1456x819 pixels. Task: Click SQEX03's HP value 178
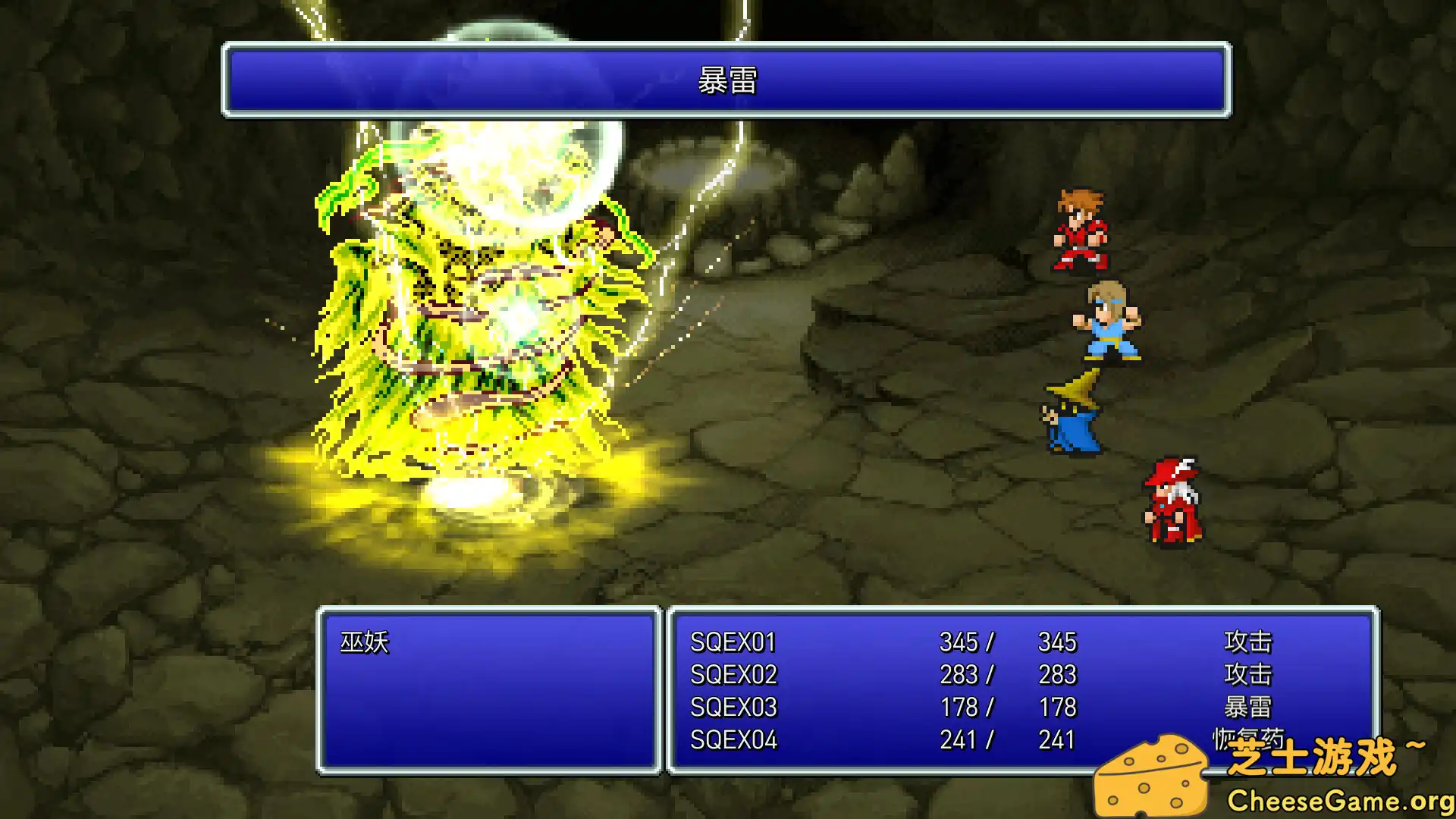(x=961, y=707)
